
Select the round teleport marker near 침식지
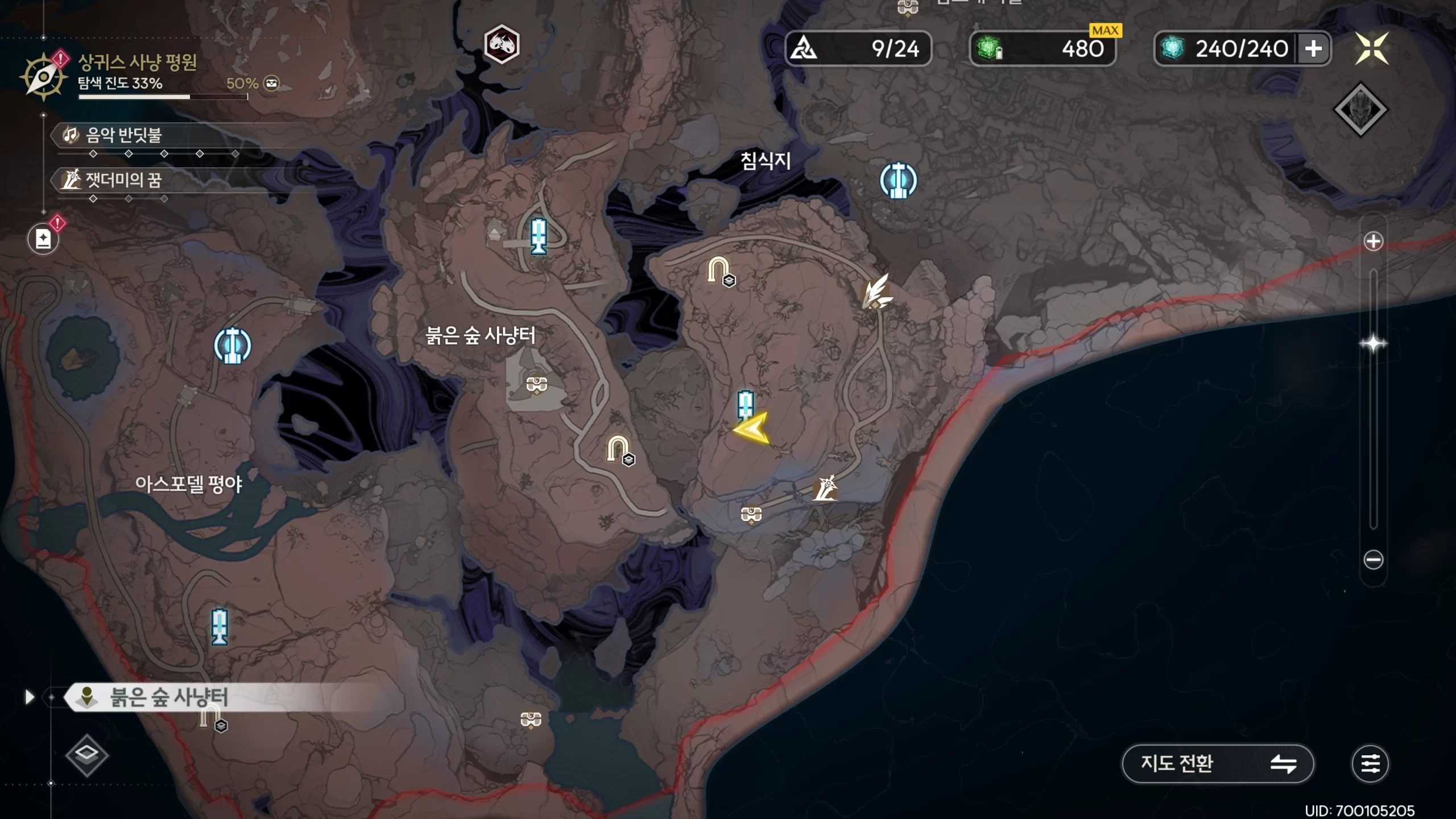point(898,181)
